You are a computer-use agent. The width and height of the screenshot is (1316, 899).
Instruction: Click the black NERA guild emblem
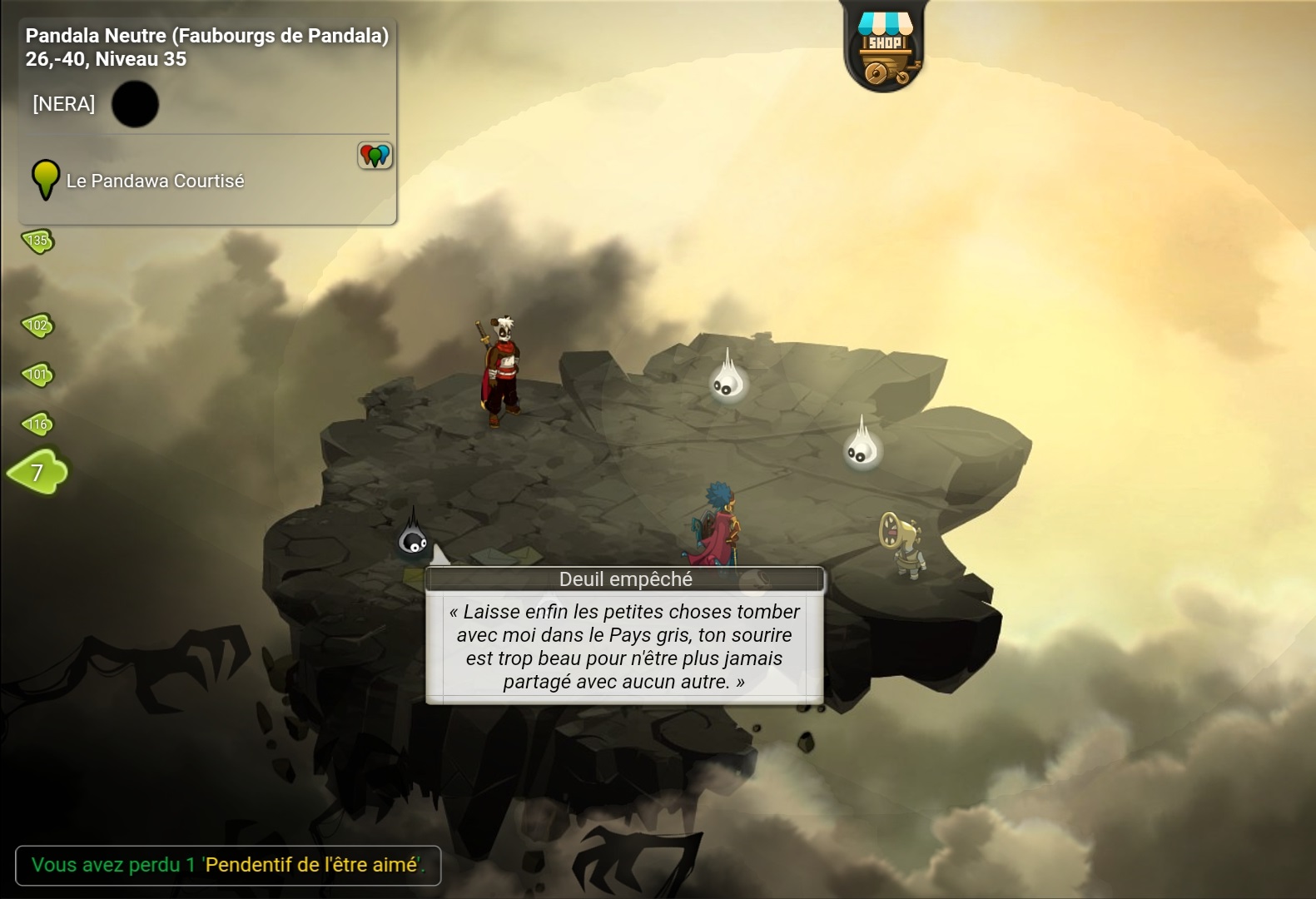click(135, 104)
